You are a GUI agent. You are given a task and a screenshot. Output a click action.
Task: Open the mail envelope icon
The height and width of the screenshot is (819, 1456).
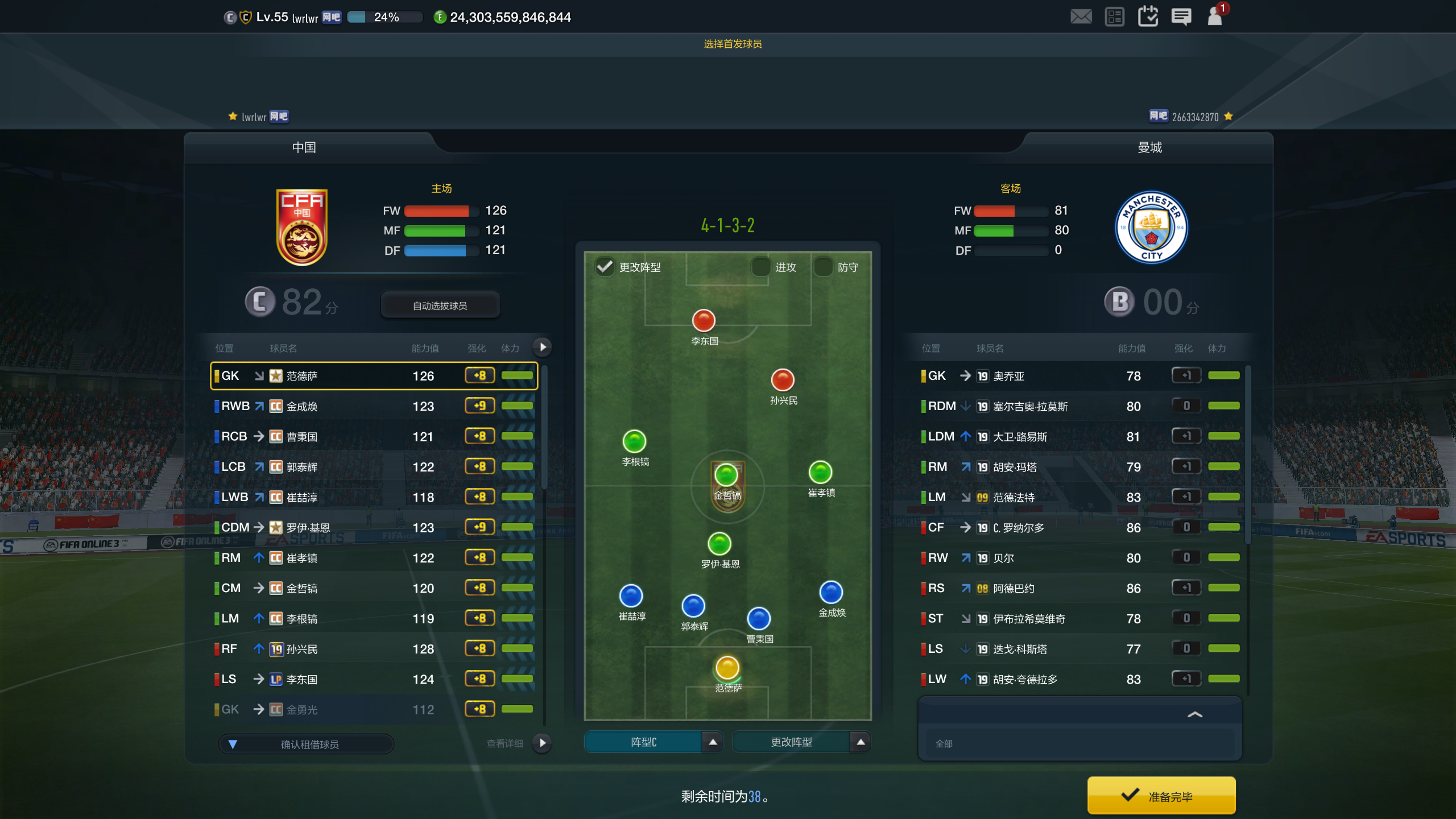coord(1081,16)
